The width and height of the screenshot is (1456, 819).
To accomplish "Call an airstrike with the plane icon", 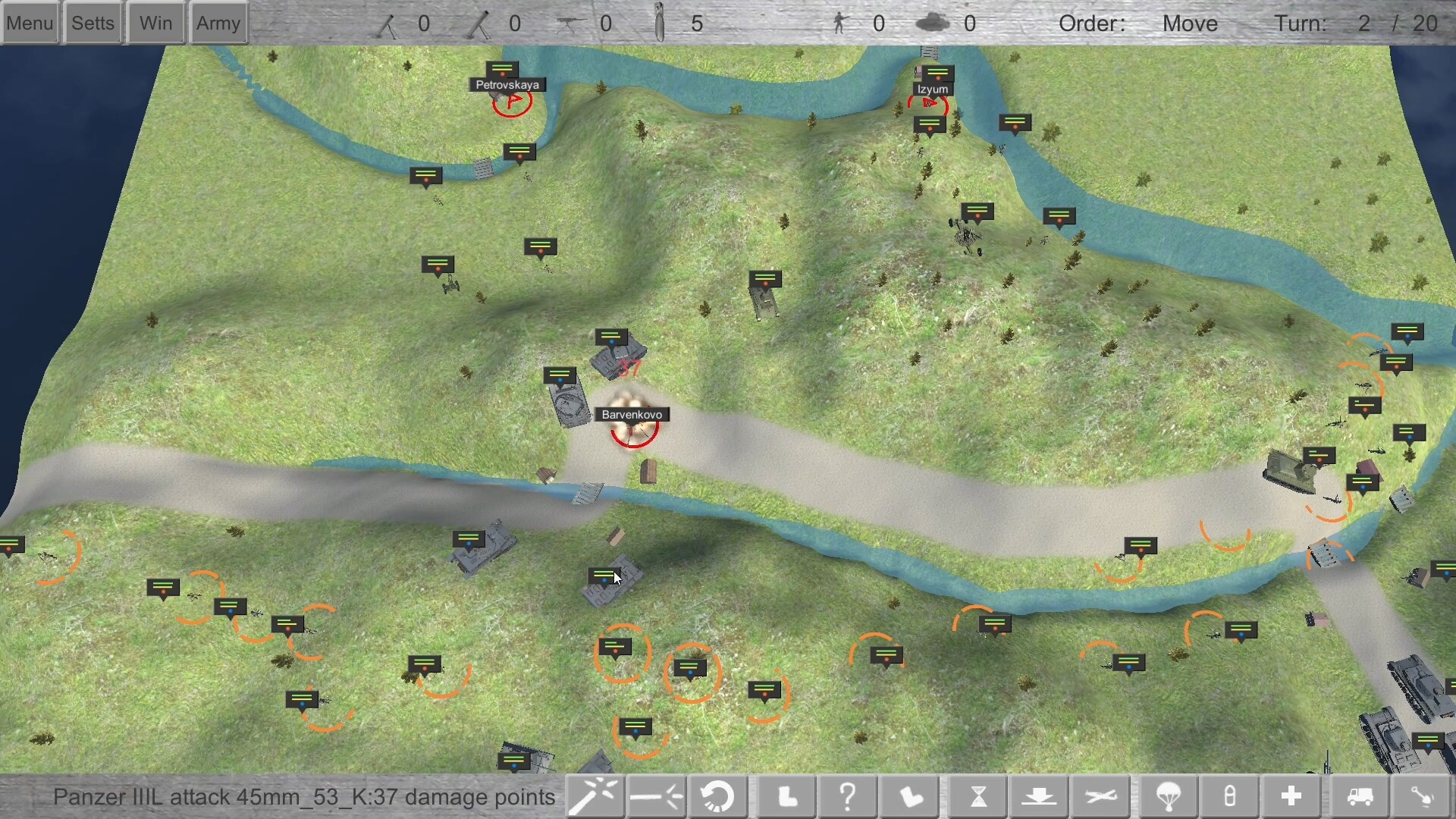I will tap(1101, 796).
